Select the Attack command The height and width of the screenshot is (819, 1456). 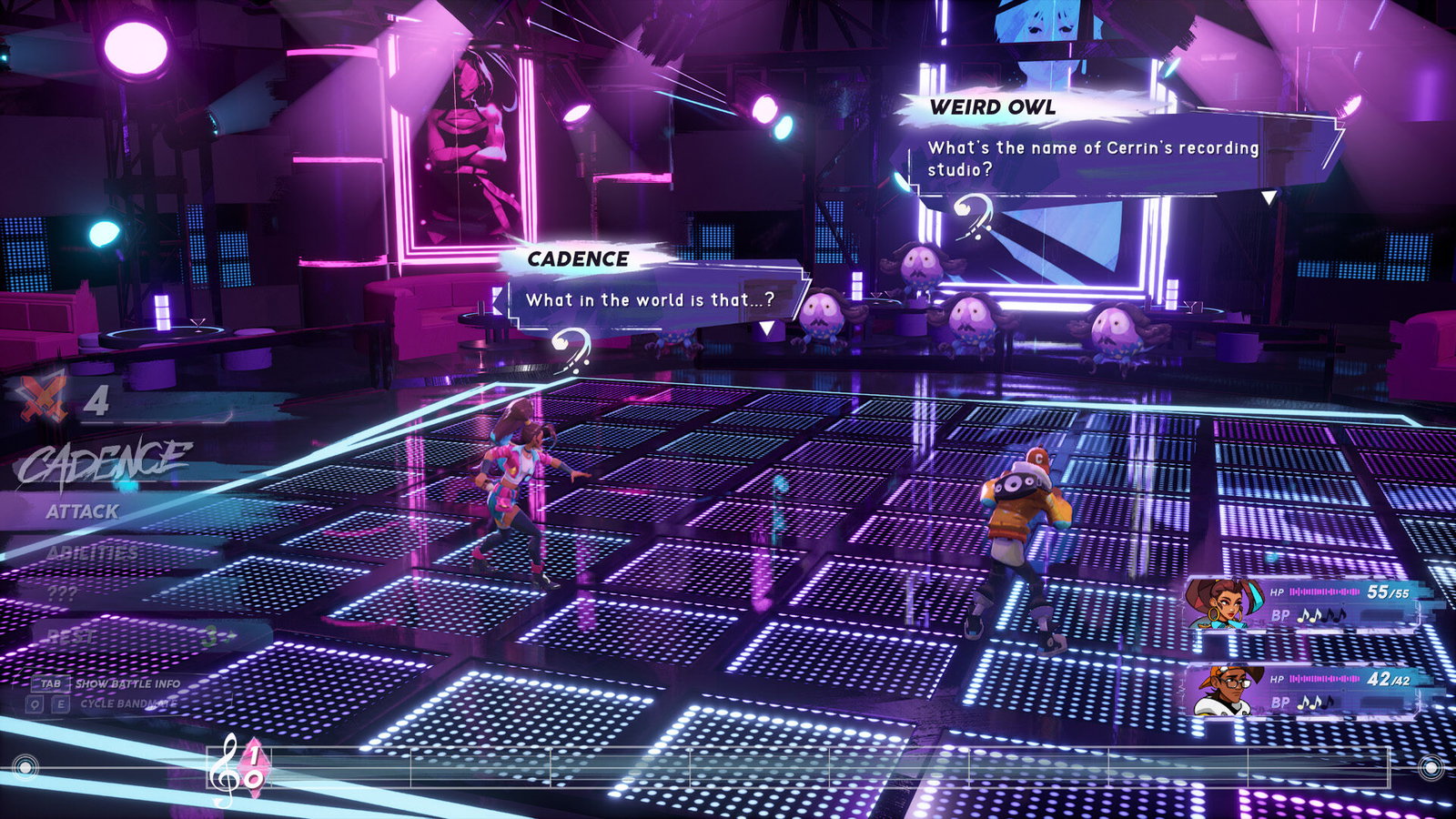point(83,511)
